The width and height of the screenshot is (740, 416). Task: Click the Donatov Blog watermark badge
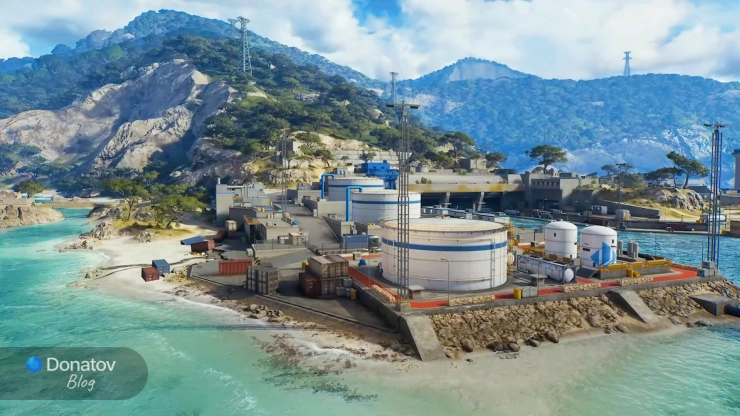tap(72, 373)
